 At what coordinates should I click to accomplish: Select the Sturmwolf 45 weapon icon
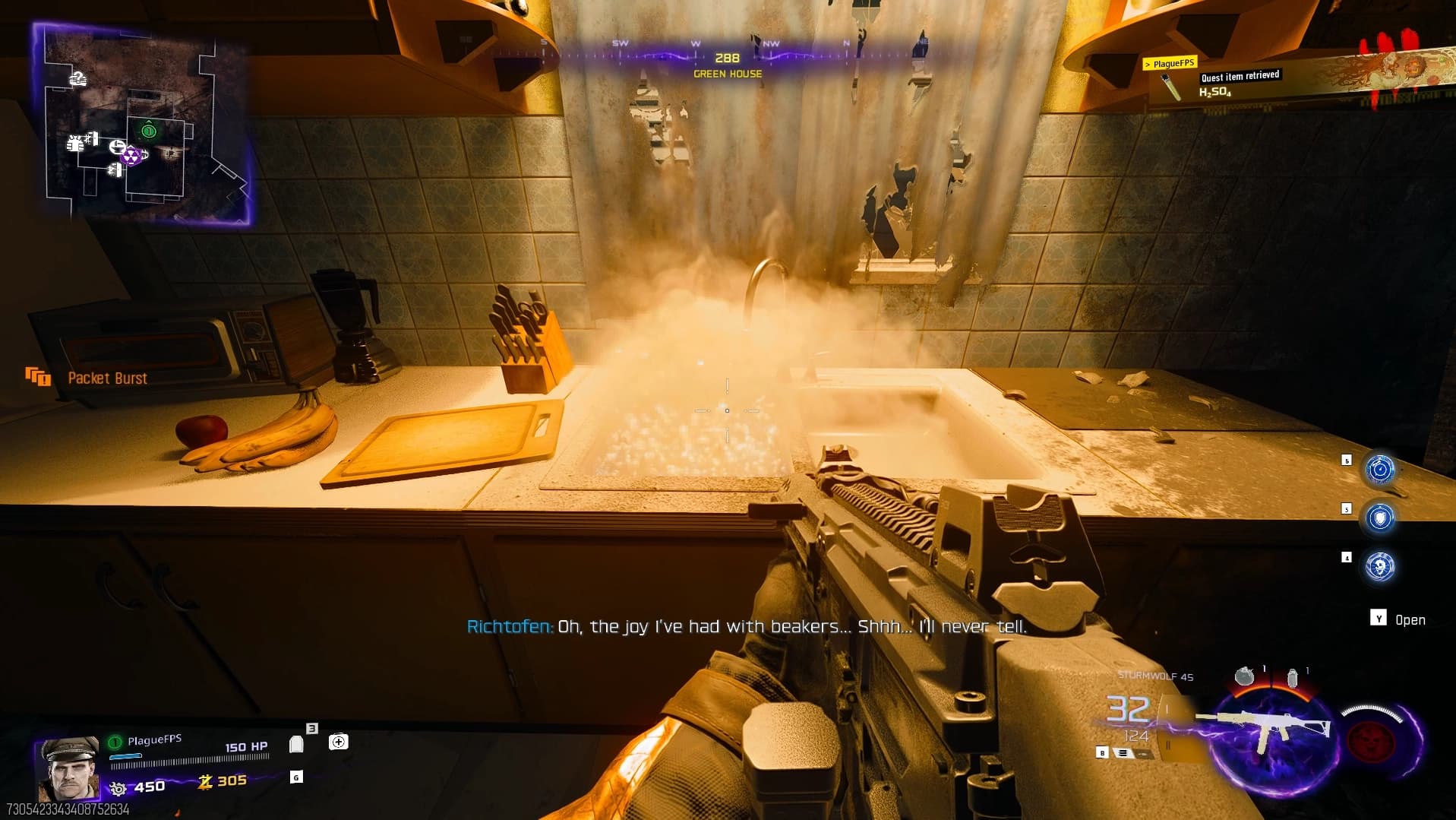tap(1264, 728)
